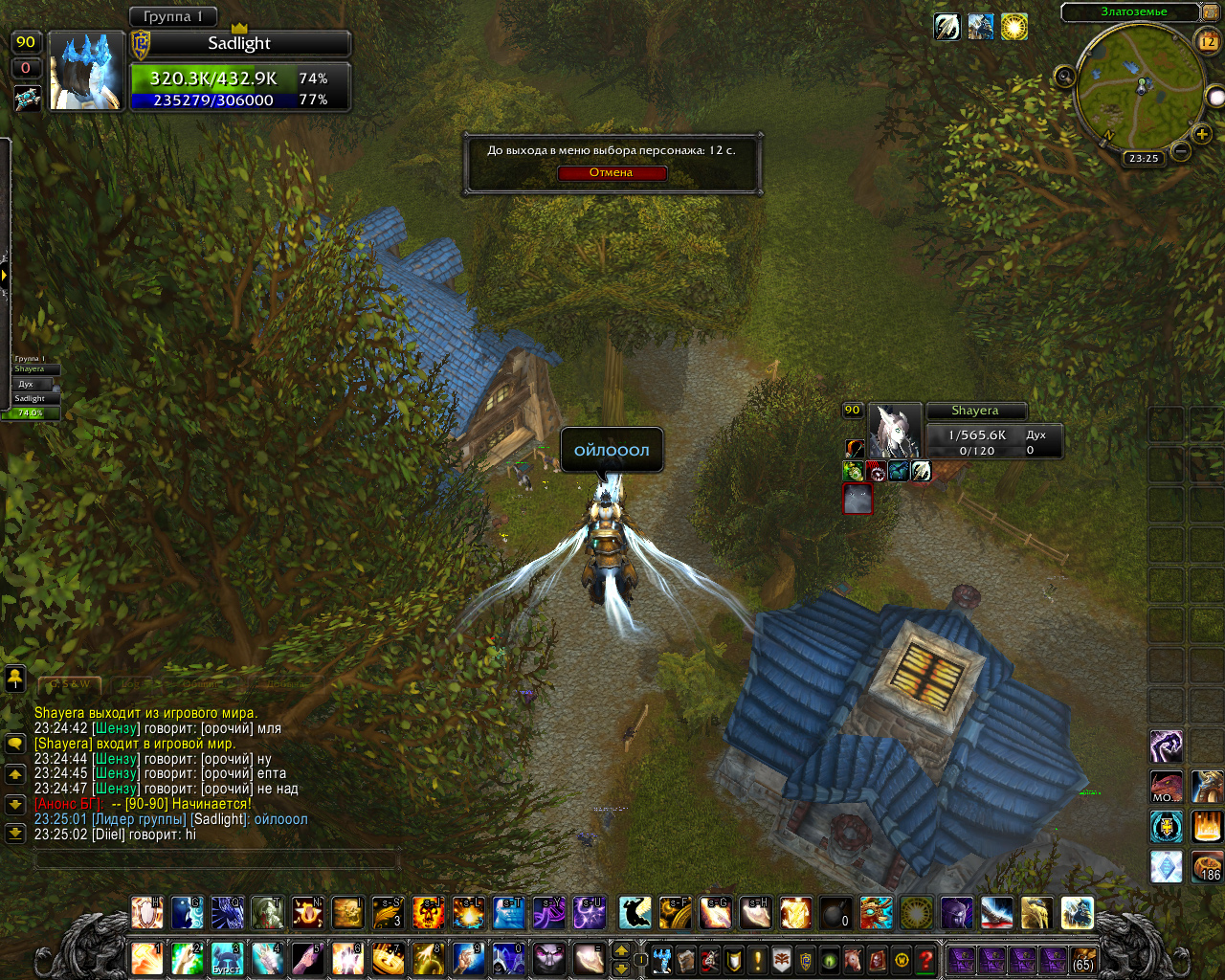Click the circular Elwynn minimap
This screenshot has width=1225, height=980.
click(1139, 86)
